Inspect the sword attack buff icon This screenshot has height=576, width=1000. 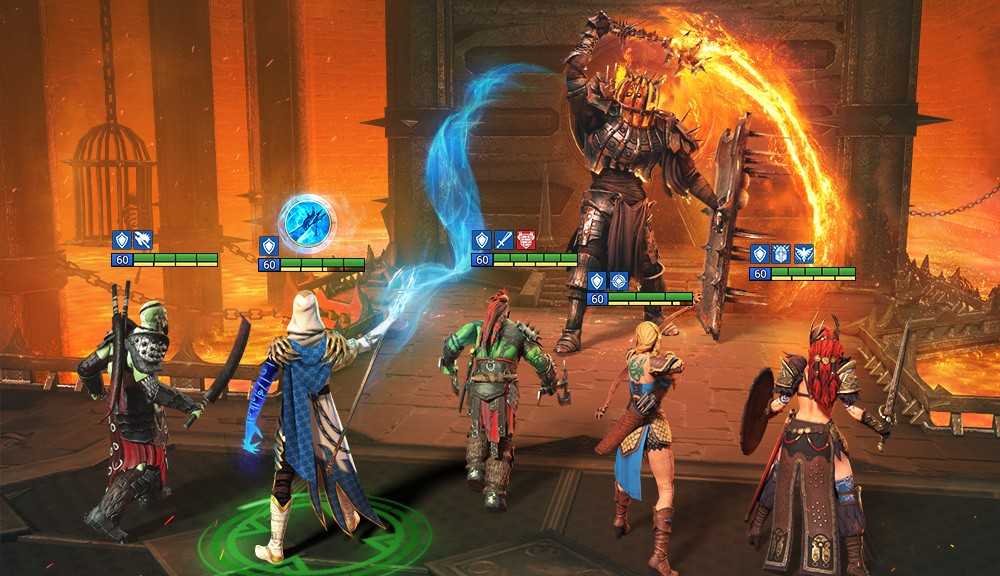click(x=503, y=240)
